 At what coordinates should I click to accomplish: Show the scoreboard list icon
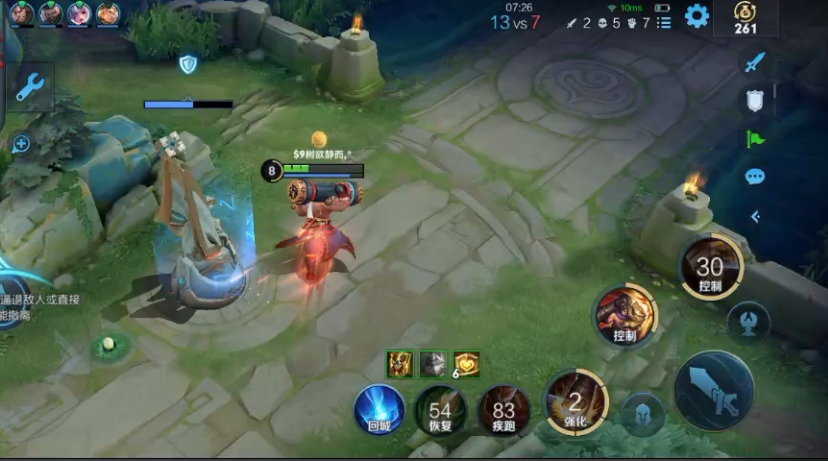(664, 22)
